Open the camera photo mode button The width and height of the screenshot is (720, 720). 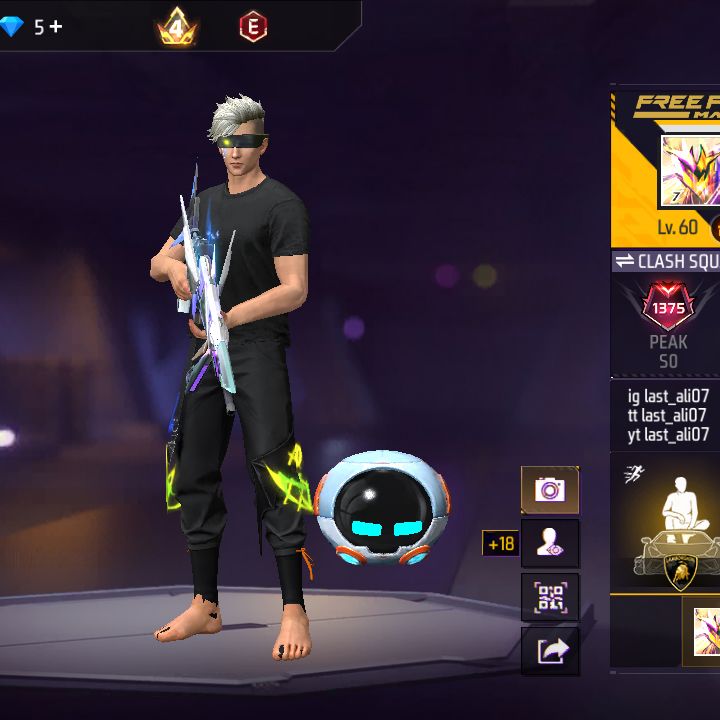coord(550,490)
